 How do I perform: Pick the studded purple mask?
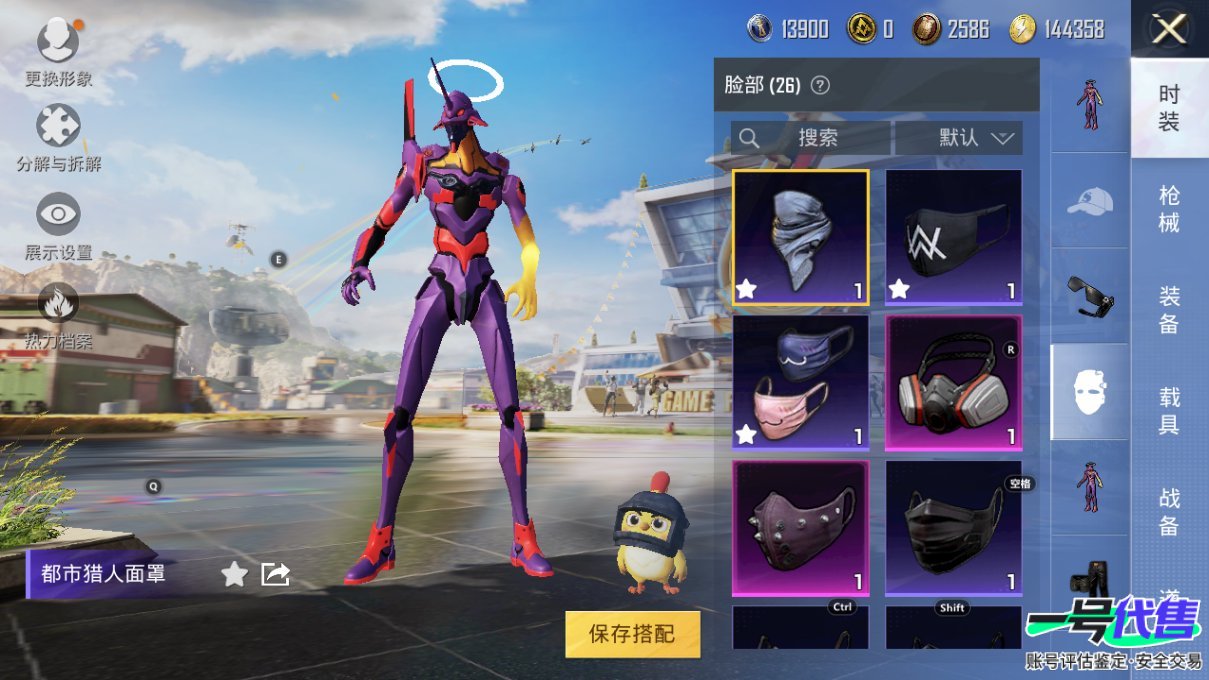pyautogui.click(x=800, y=527)
